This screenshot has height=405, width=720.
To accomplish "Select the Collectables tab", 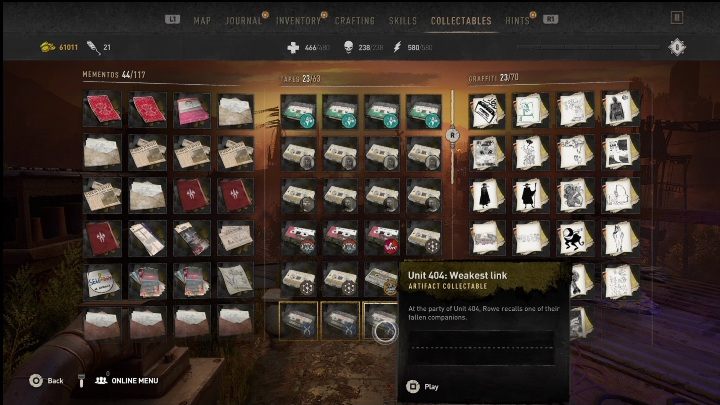I will click(461, 20).
